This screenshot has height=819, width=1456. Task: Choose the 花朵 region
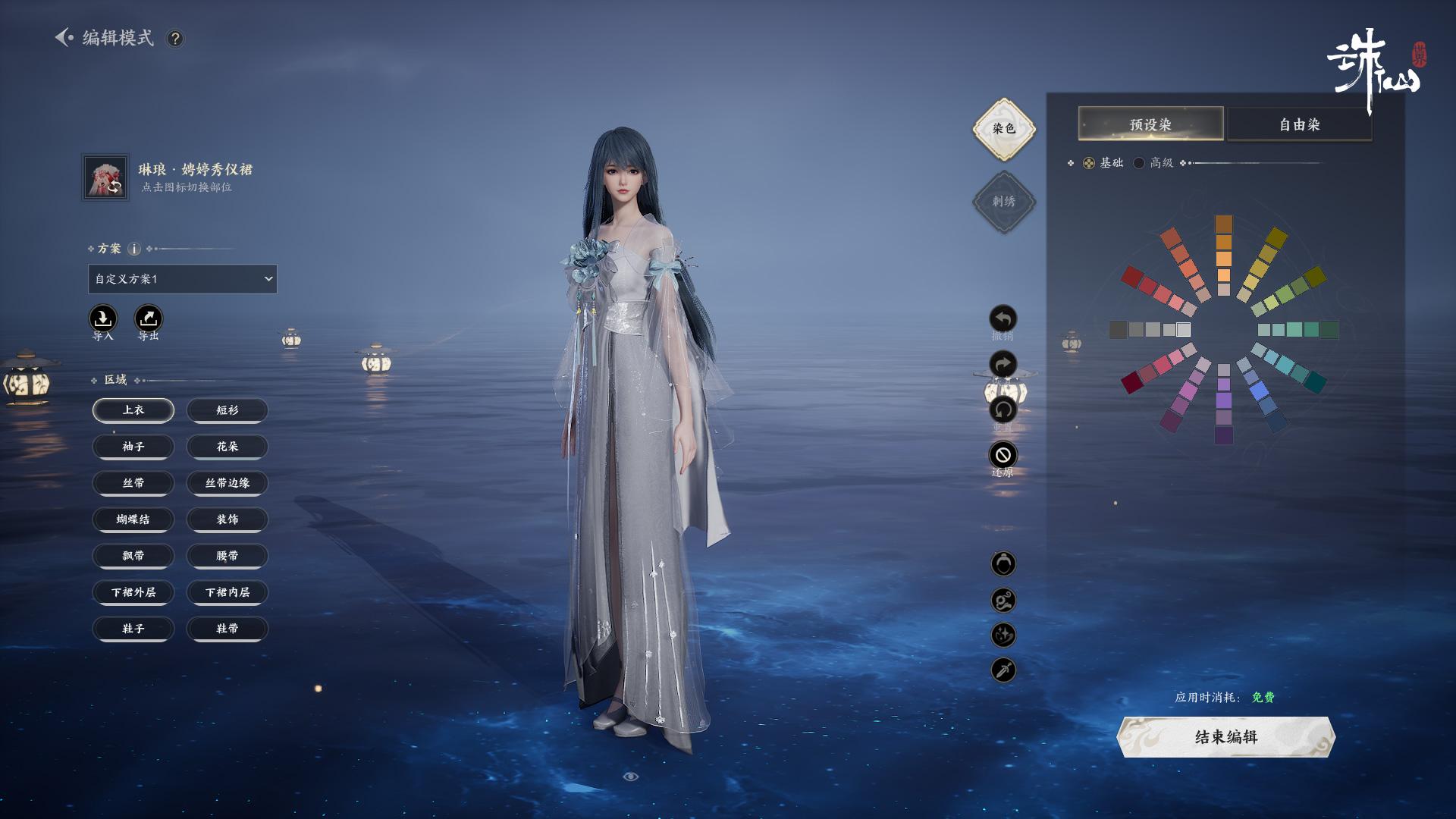pyautogui.click(x=227, y=447)
